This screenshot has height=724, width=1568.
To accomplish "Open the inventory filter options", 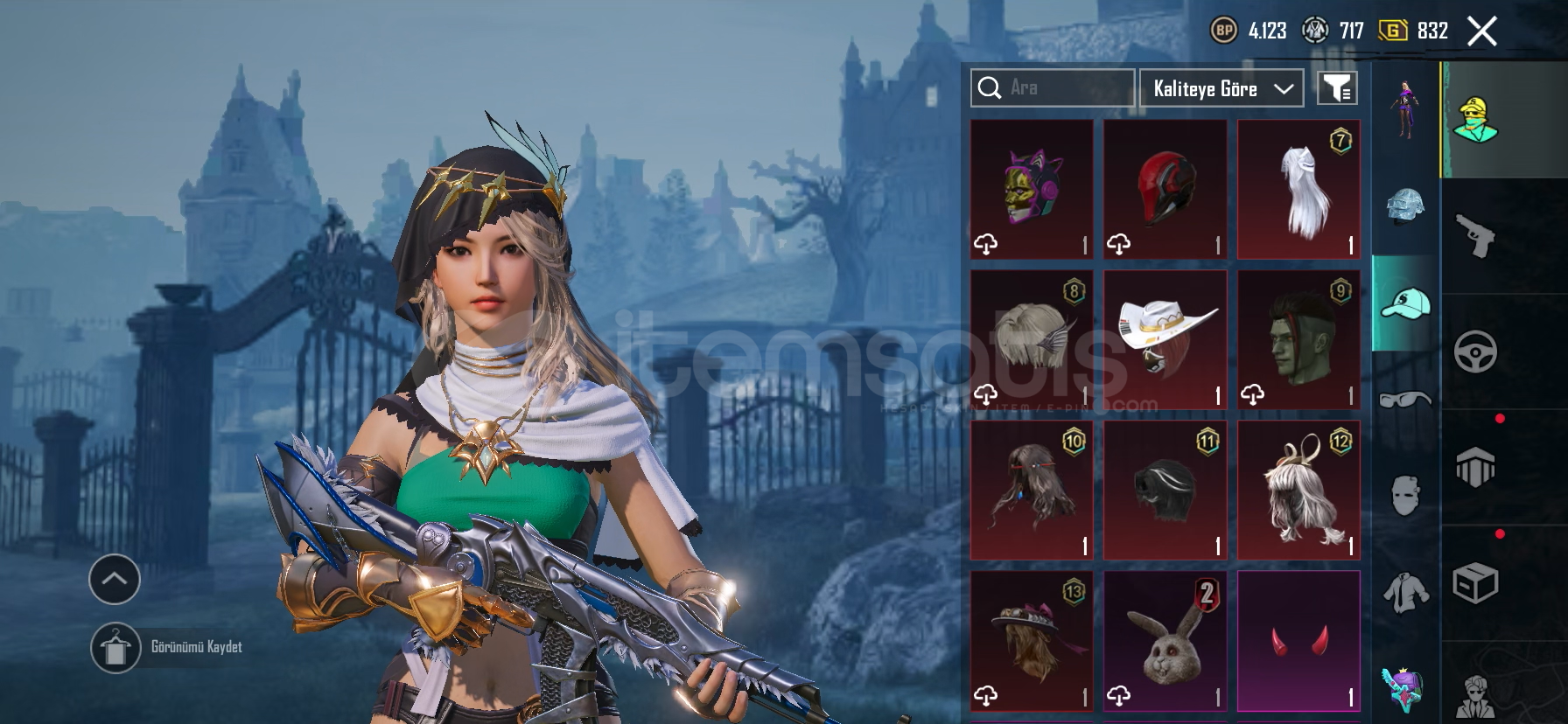I will point(1337,88).
